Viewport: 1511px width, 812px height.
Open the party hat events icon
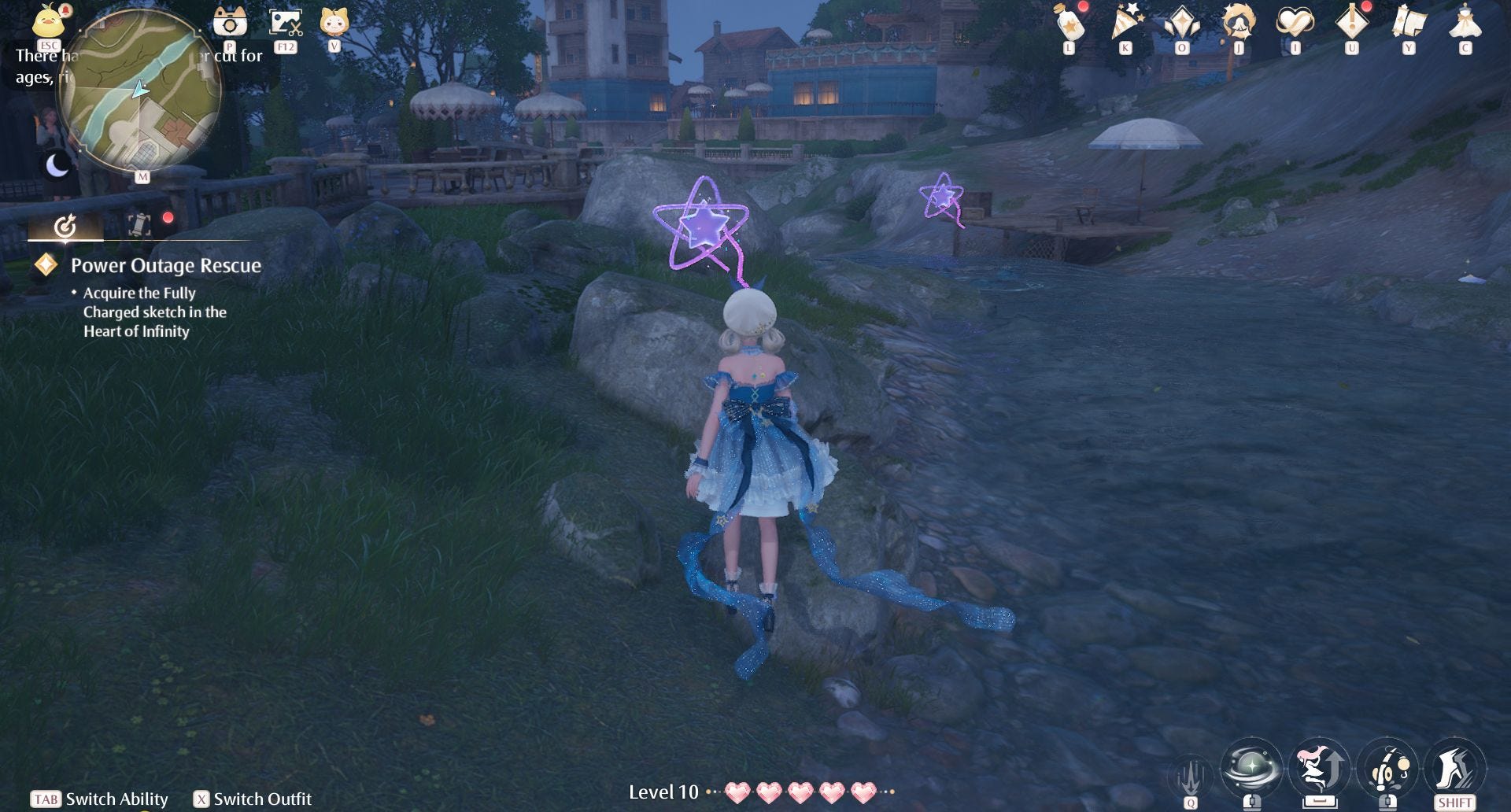pyautogui.click(x=1126, y=23)
